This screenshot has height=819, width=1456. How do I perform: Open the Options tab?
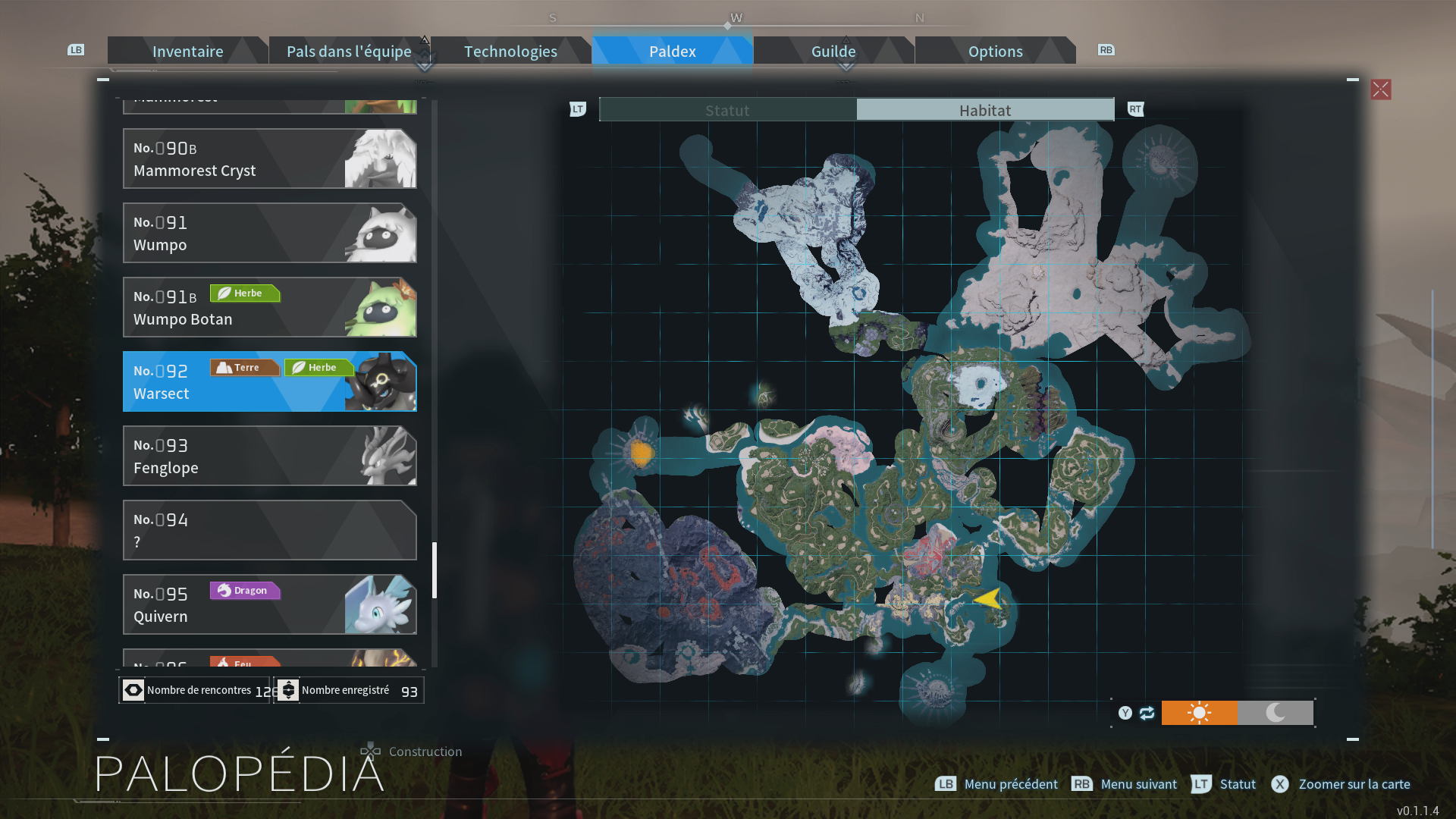995,51
